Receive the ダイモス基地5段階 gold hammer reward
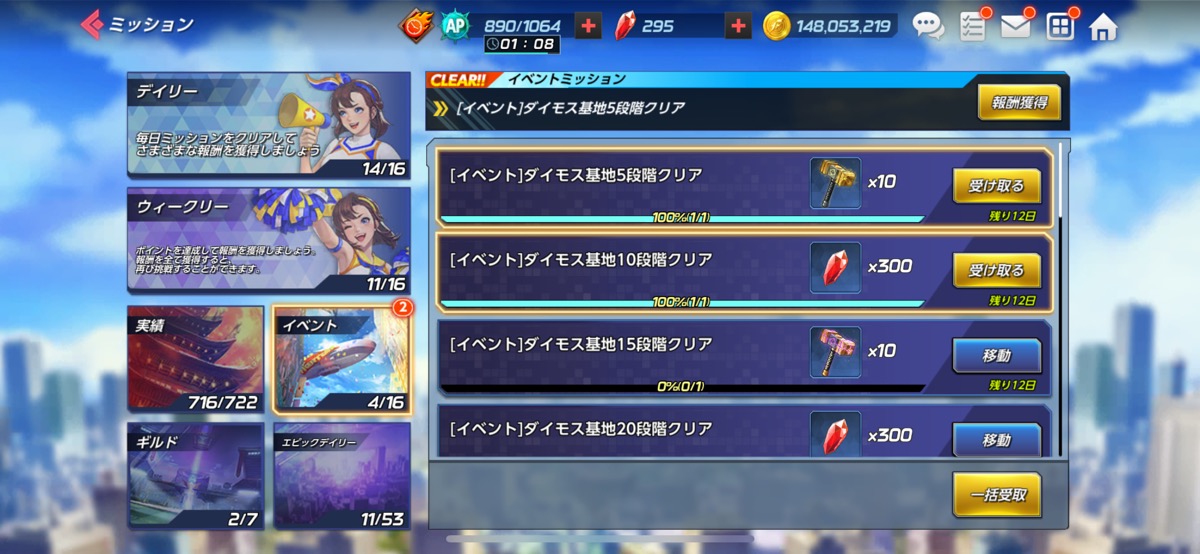This screenshot has width=1200, height=554. [x=996, y=185]
